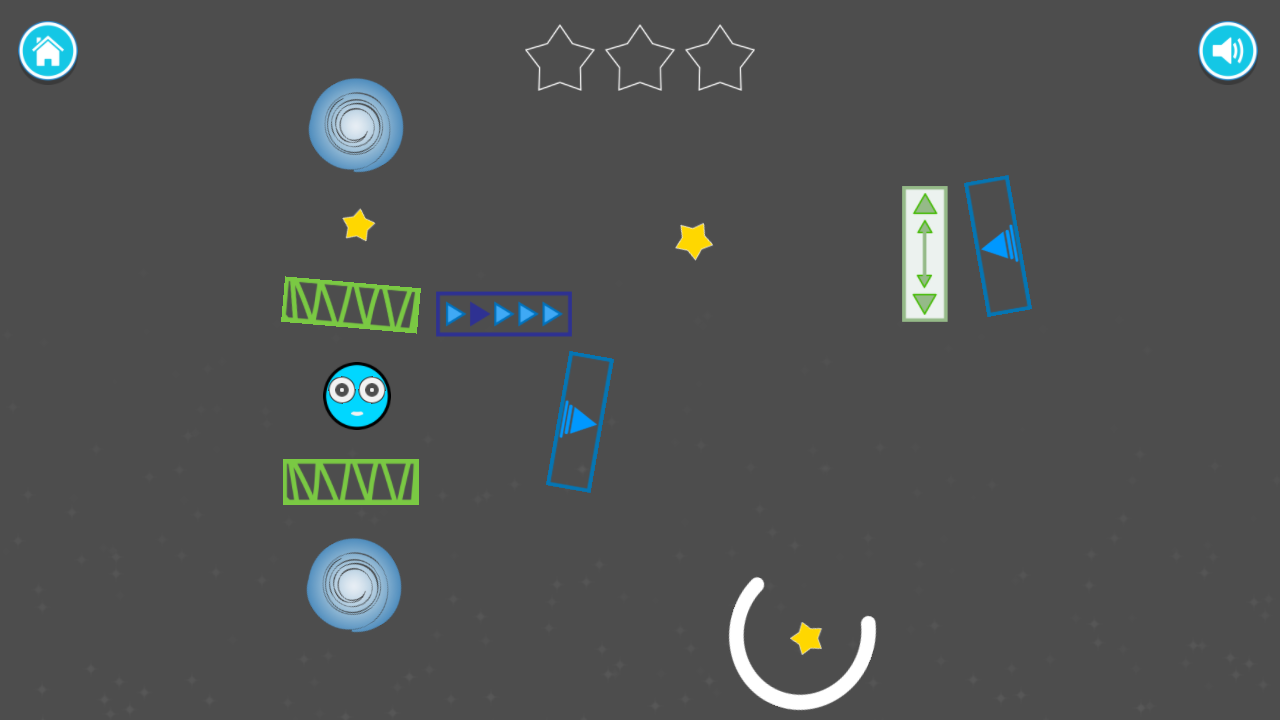Click the star inside the goal cup
The image size is (1280, 720).
806,637
